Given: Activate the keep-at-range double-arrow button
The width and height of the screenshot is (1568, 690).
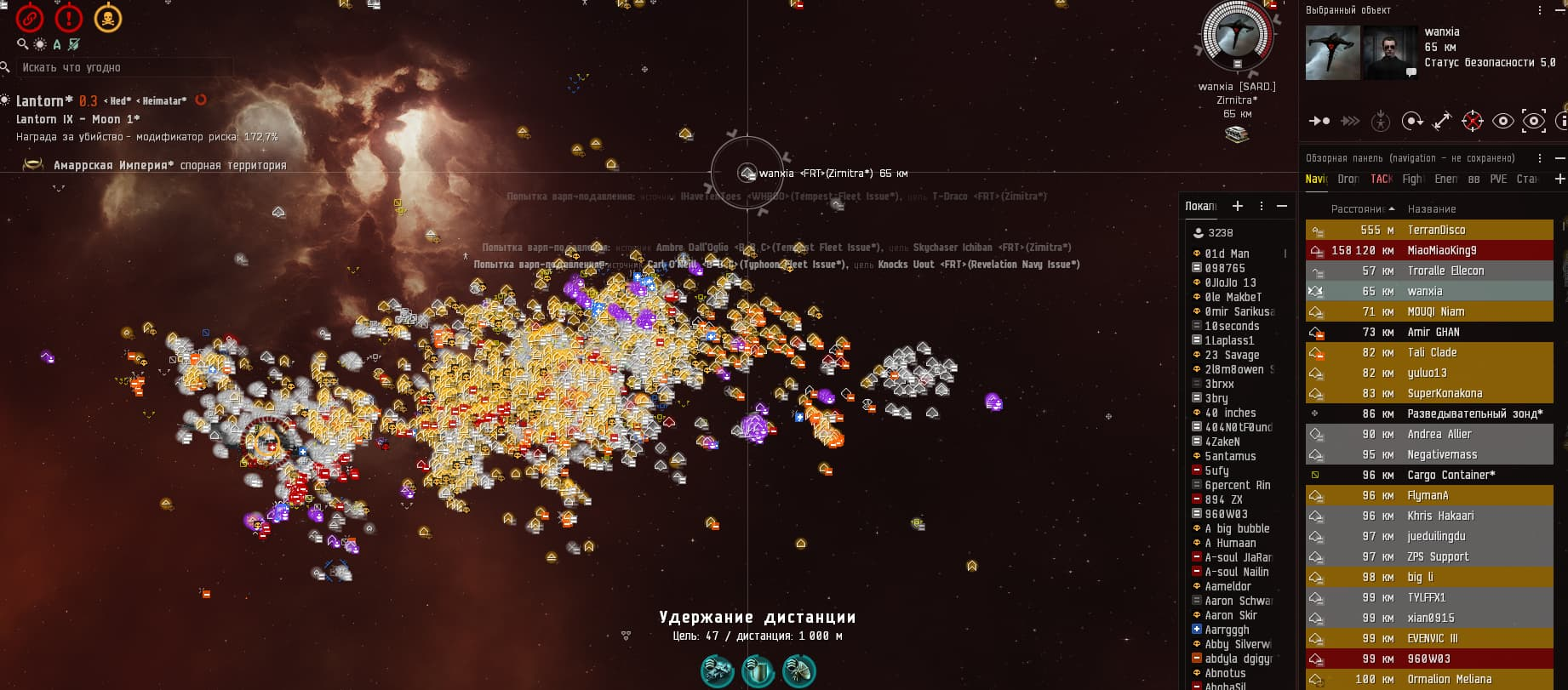Looking at the screenshot, I should coord(1442,122).
